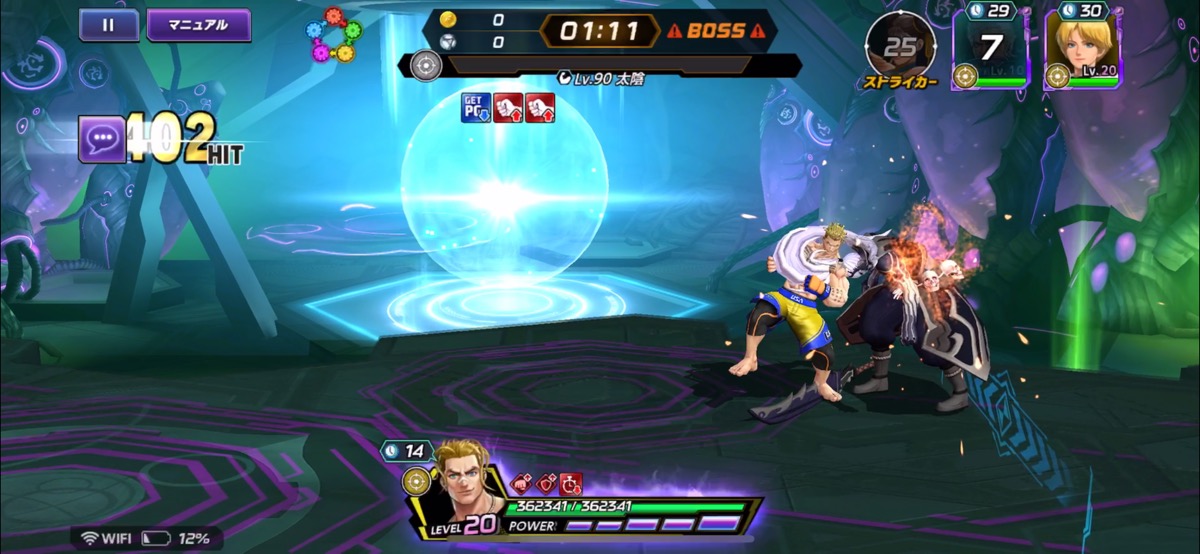Call the ストライカー striker character

[x=900, y=47]
